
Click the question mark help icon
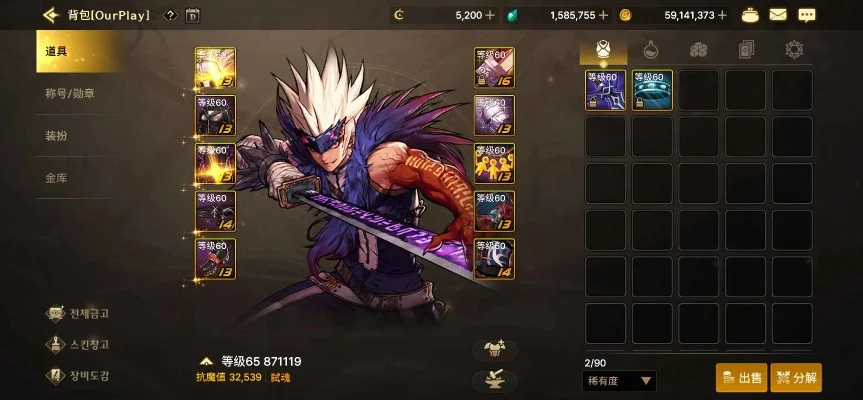pyautogui.click(x=170, y=15)
